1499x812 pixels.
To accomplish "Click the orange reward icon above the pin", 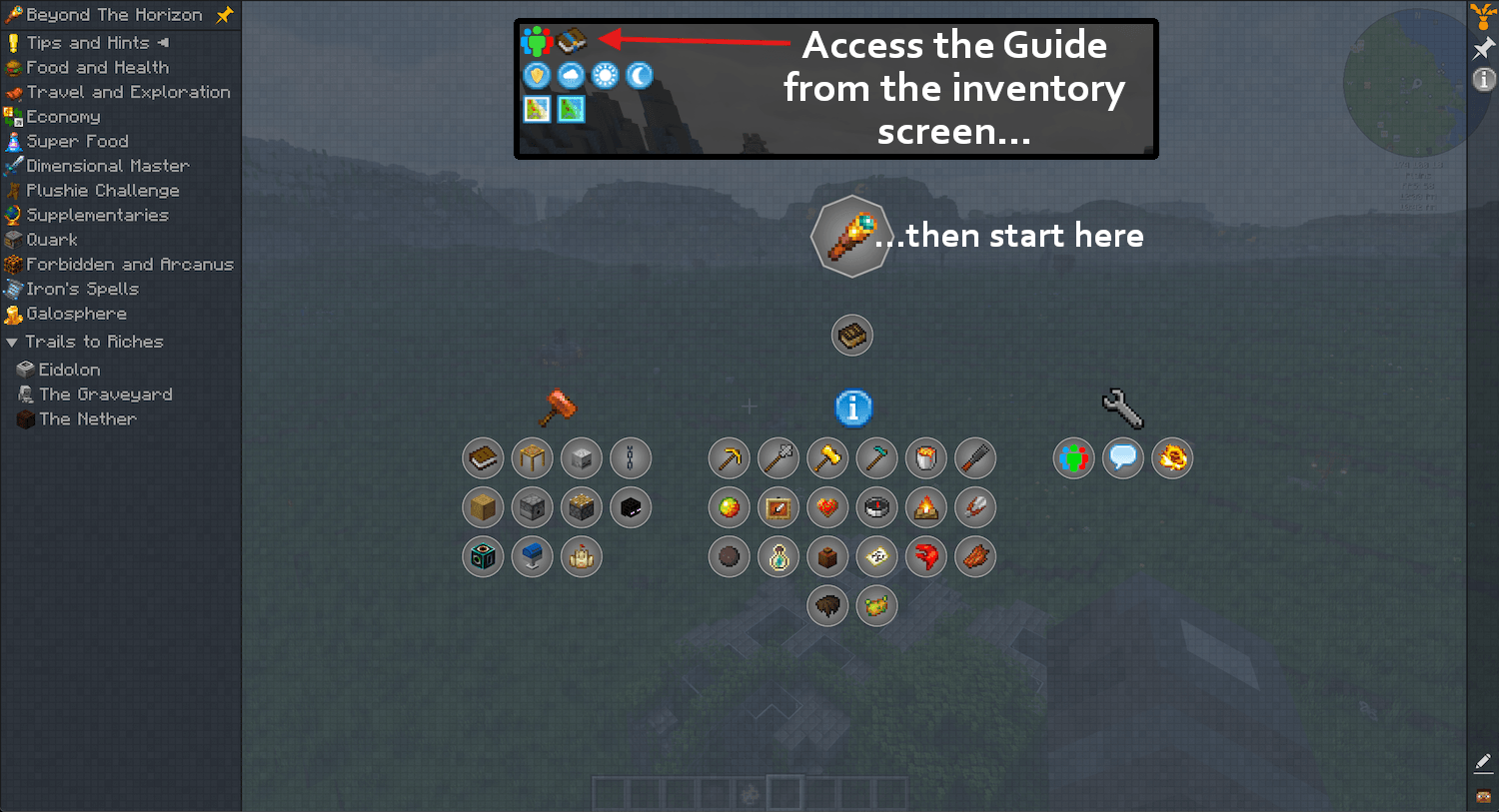I will [1483, 15].
